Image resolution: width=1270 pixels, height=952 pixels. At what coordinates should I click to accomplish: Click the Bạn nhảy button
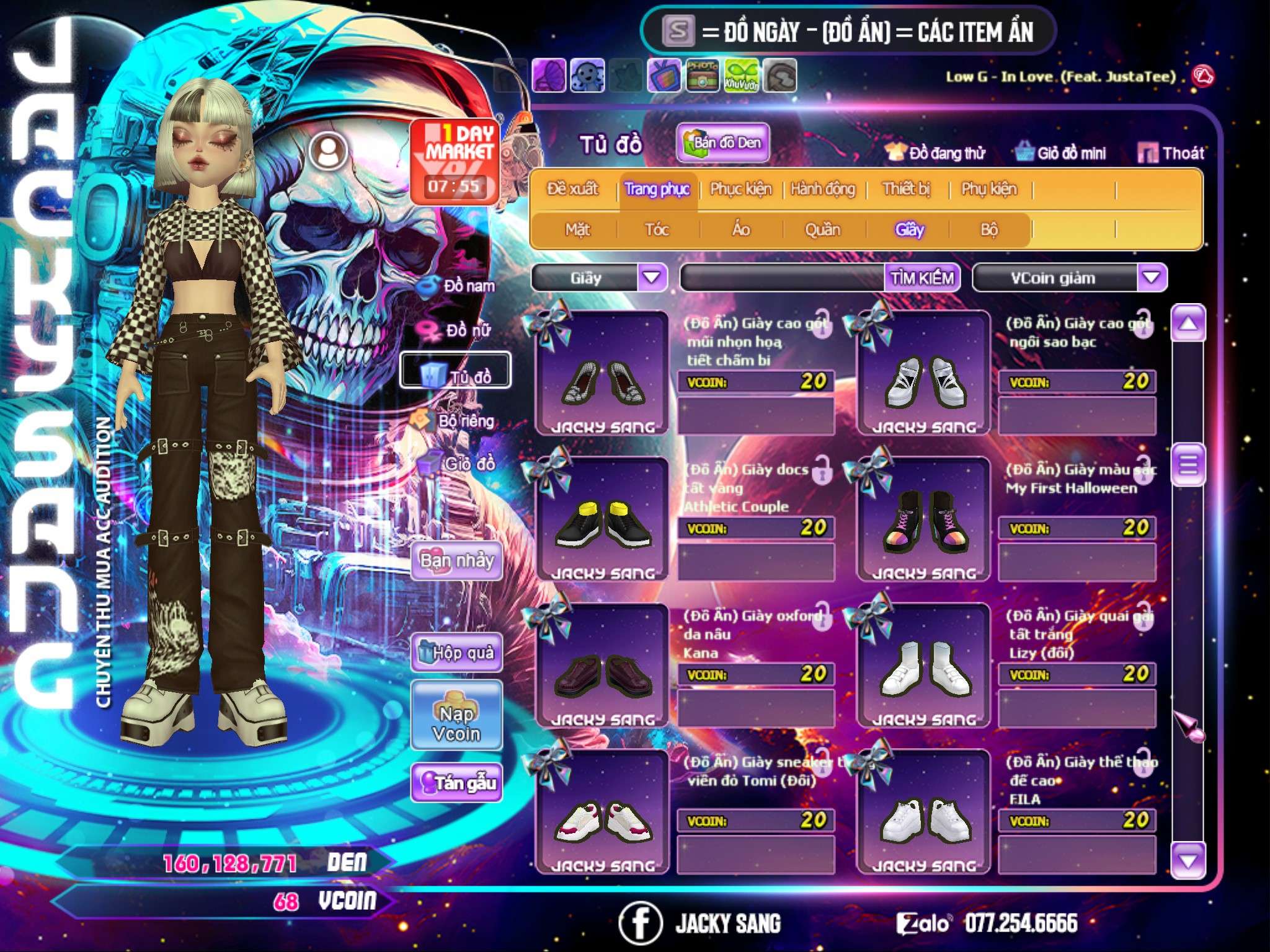(457, 561)
